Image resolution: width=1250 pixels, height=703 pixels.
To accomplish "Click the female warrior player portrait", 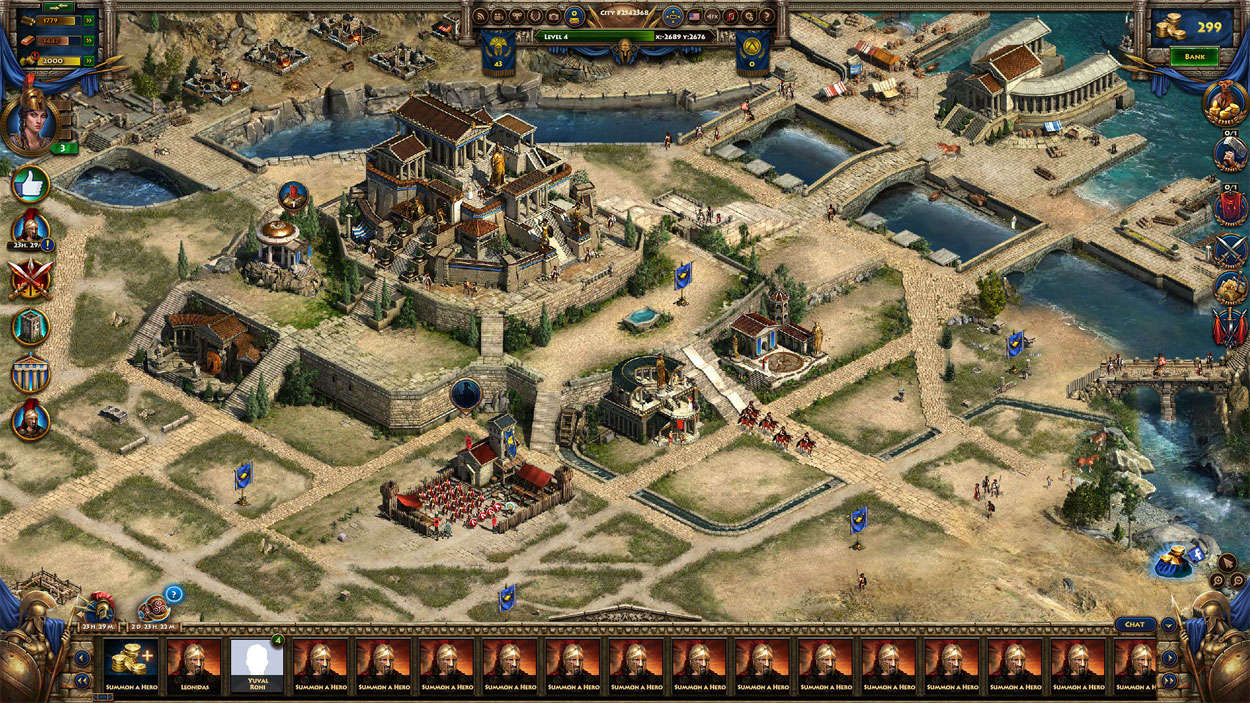I will tap(30, 122).
